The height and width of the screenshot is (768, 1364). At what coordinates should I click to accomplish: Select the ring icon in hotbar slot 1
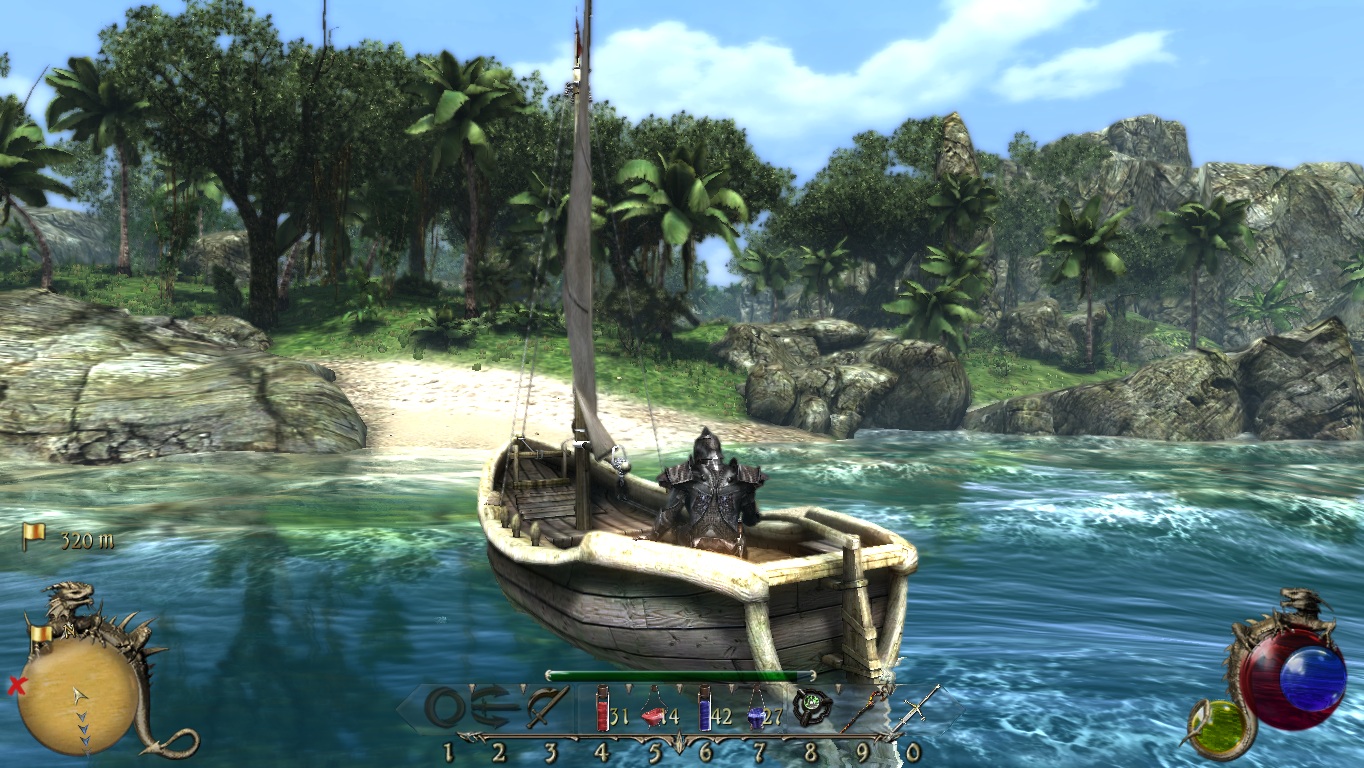click(445, 708)
